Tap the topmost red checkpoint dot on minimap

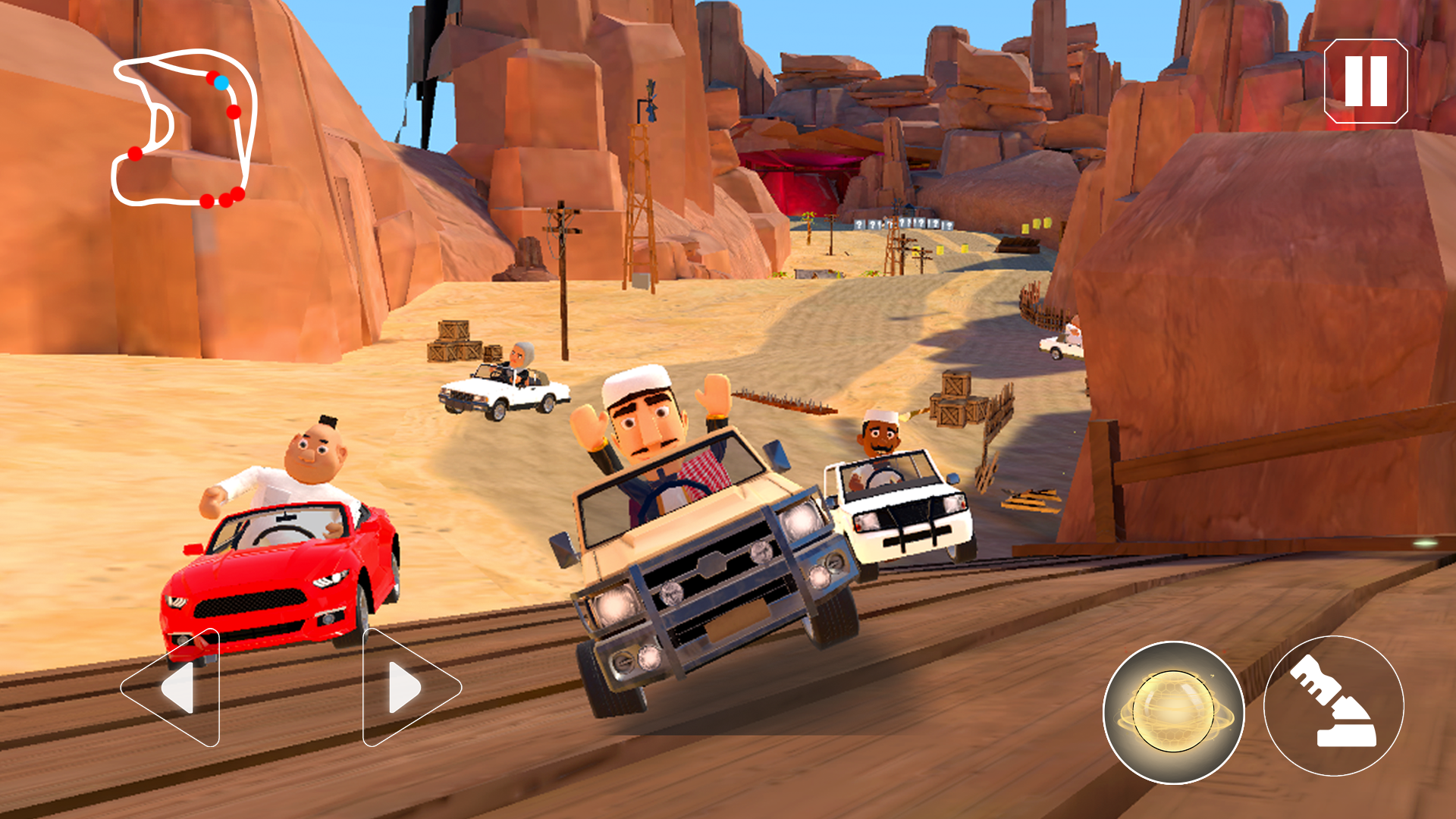(x=213, y=78)
